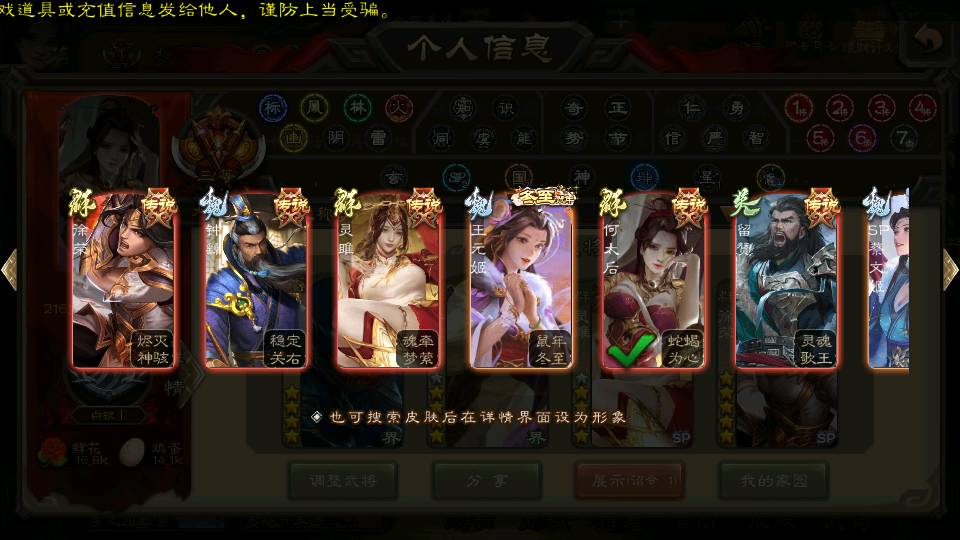Go back using the return arrow button
This screenshot has width=960, height=540.
927,40
